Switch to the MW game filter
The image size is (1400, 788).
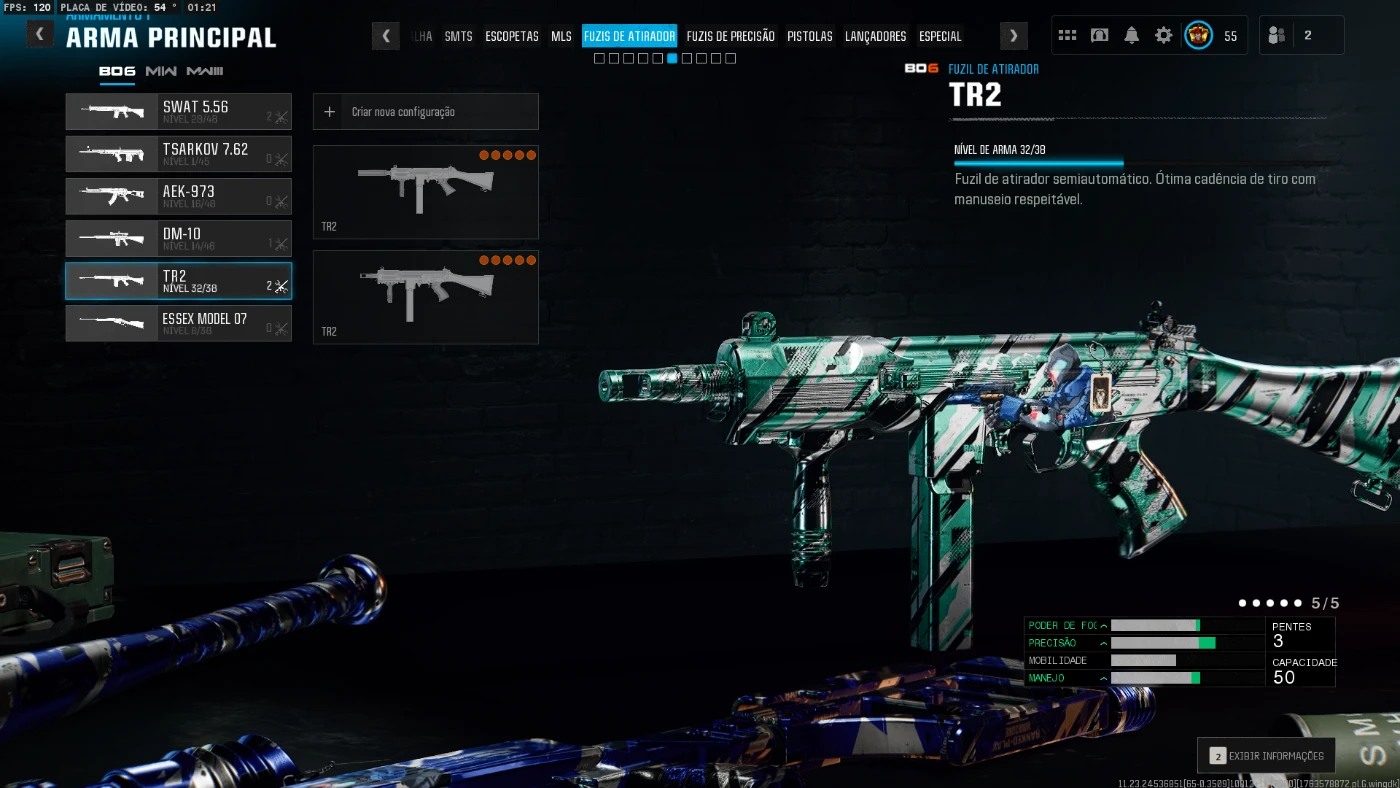tap(161, 71)
